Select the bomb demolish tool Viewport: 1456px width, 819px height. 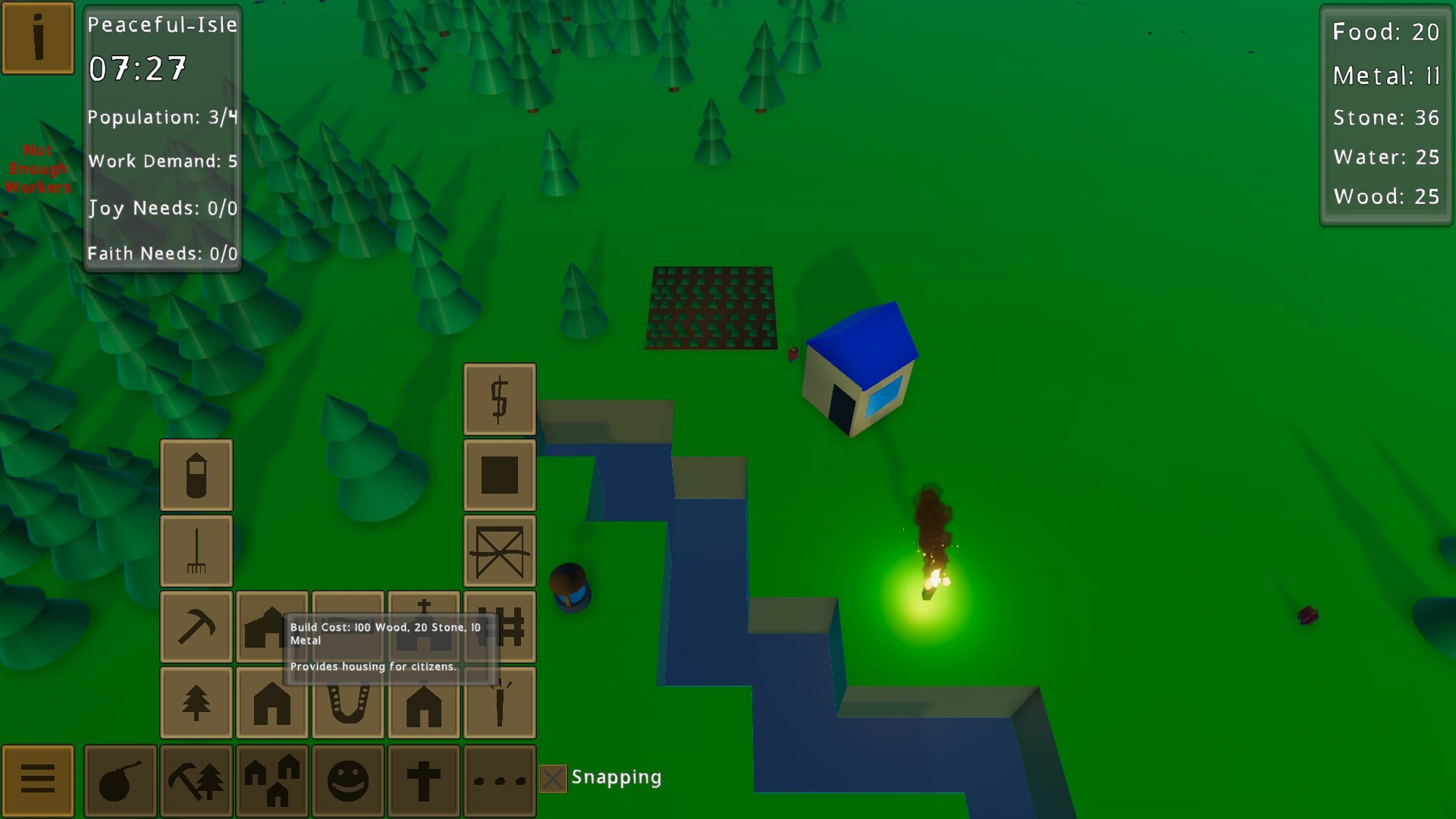tap(121, 780)
